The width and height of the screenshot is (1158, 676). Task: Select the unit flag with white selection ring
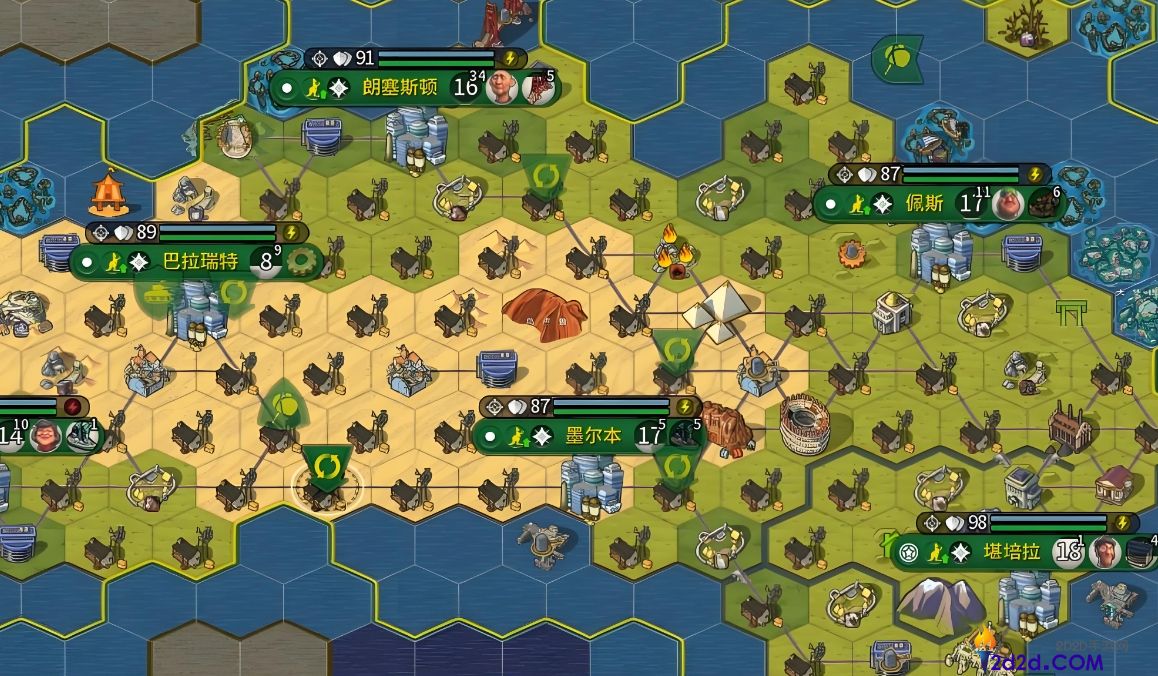tap(326, 468)
